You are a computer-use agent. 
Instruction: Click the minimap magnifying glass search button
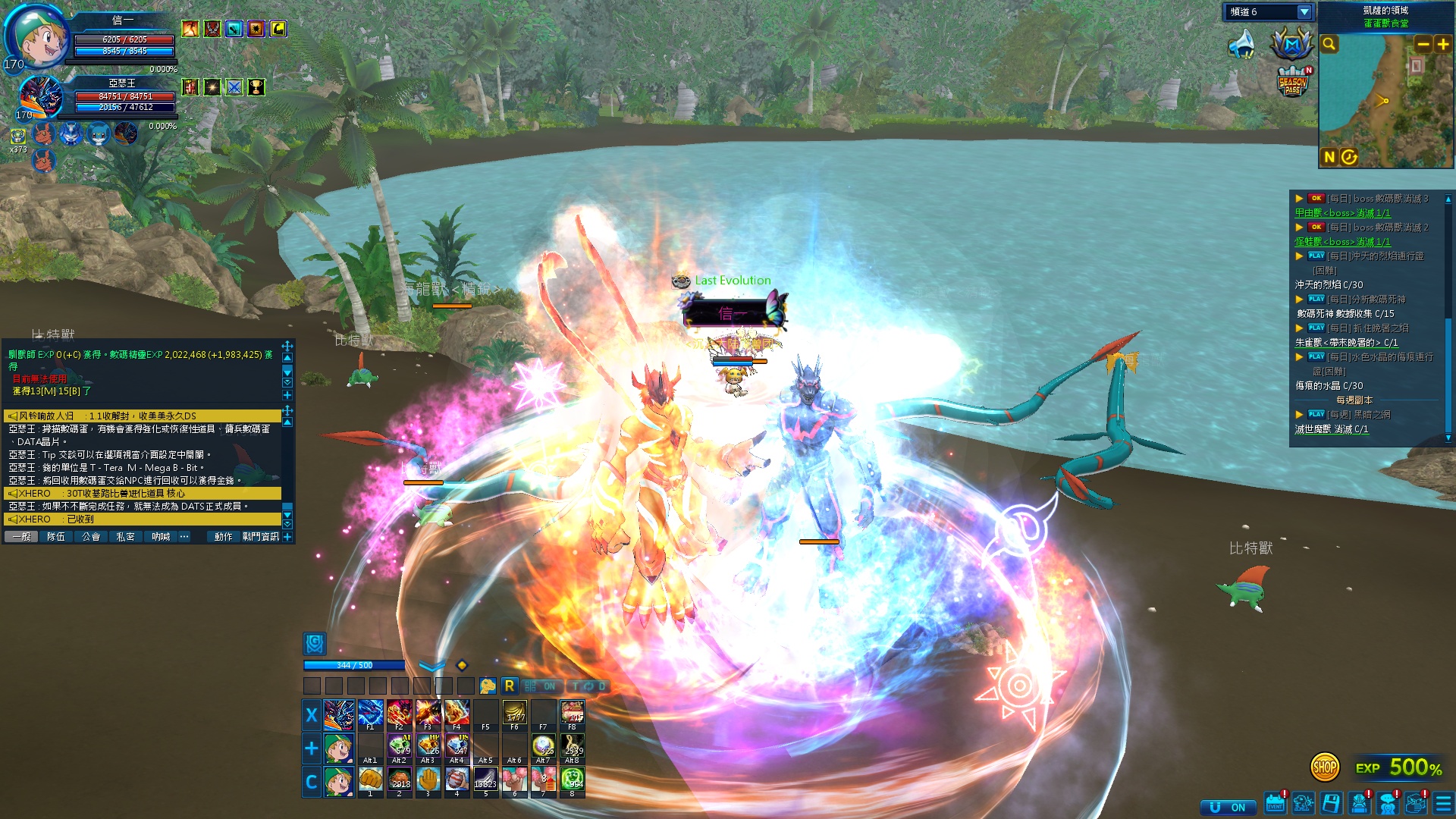point(1329,44)
